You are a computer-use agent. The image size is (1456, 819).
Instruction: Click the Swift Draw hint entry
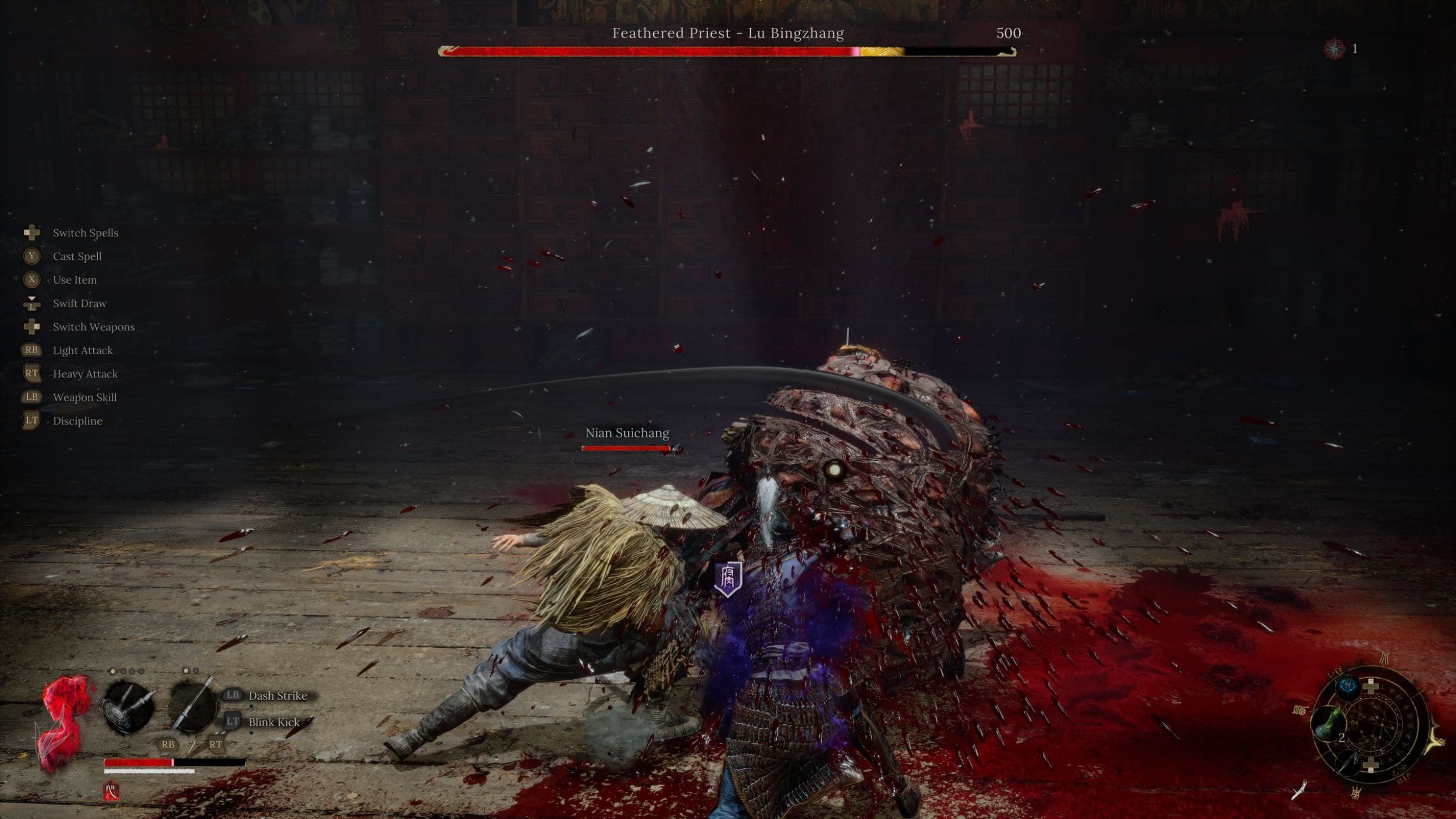pos(79,303)
